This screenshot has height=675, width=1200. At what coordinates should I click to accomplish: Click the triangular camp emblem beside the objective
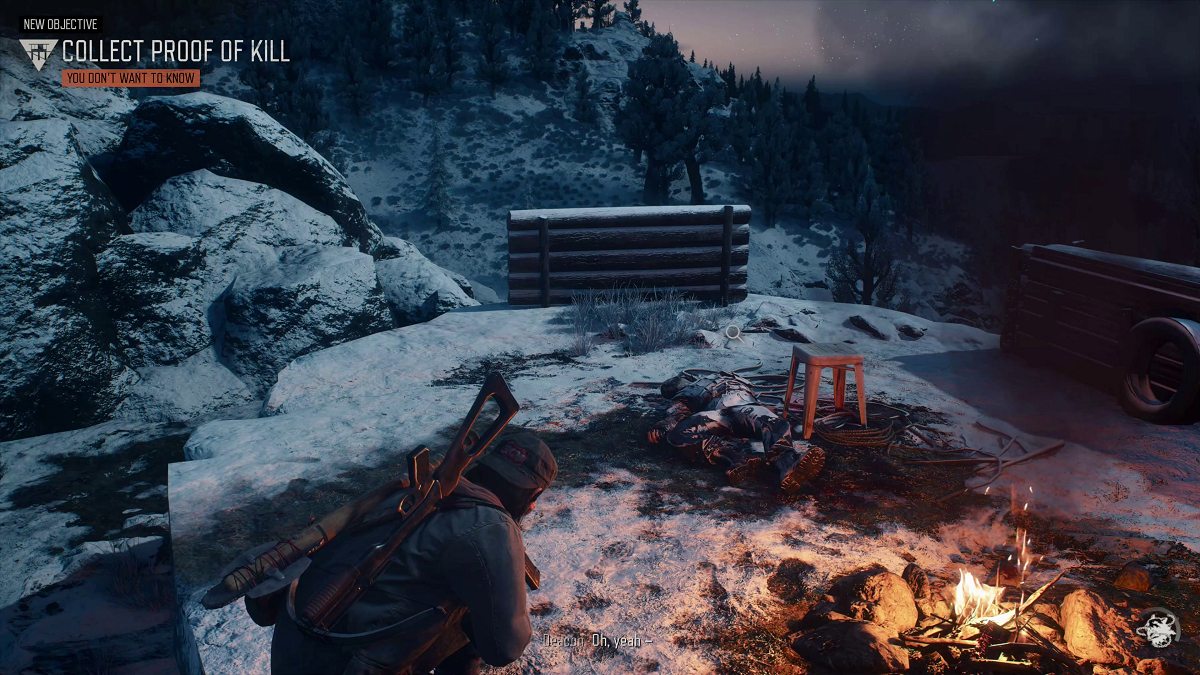coord(39,55)
